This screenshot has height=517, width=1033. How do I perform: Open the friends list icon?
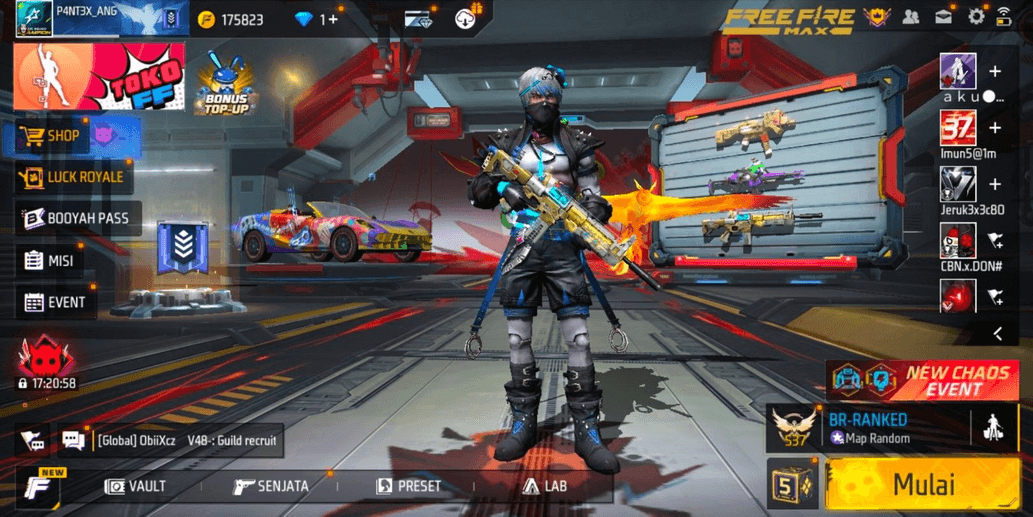point(911,17)
